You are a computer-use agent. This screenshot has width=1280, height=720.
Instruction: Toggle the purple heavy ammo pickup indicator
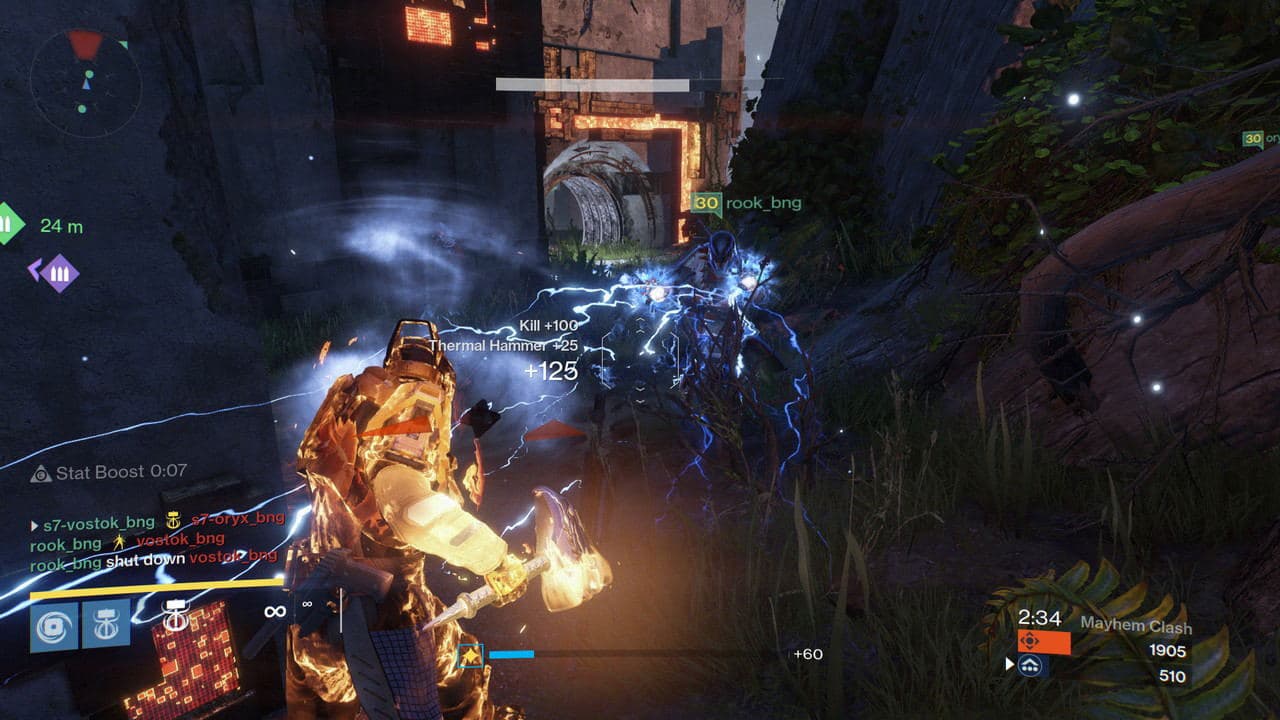point(58,270)
